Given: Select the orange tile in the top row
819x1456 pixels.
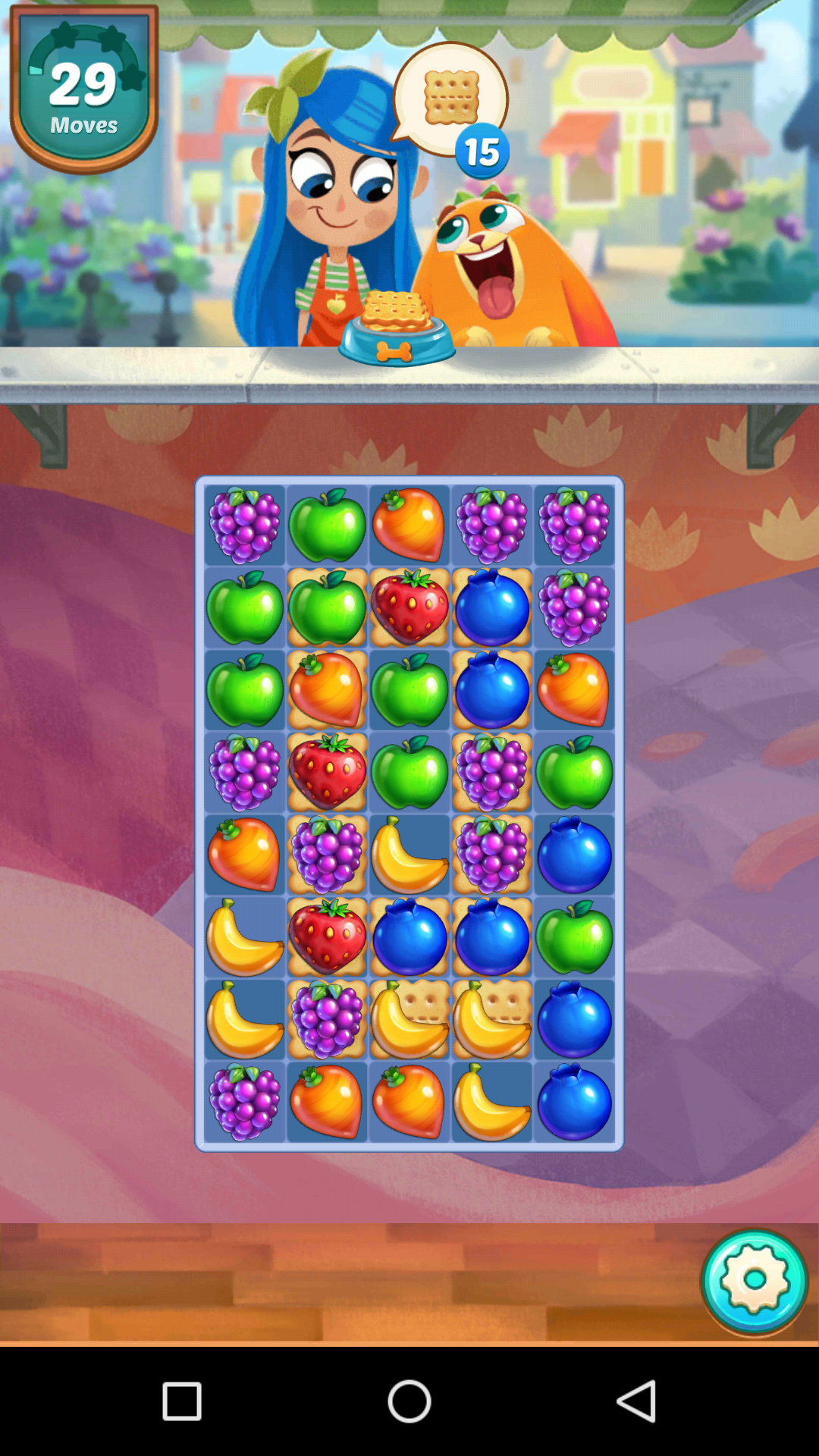Looking at the screenshot, I should pos(409,525).
